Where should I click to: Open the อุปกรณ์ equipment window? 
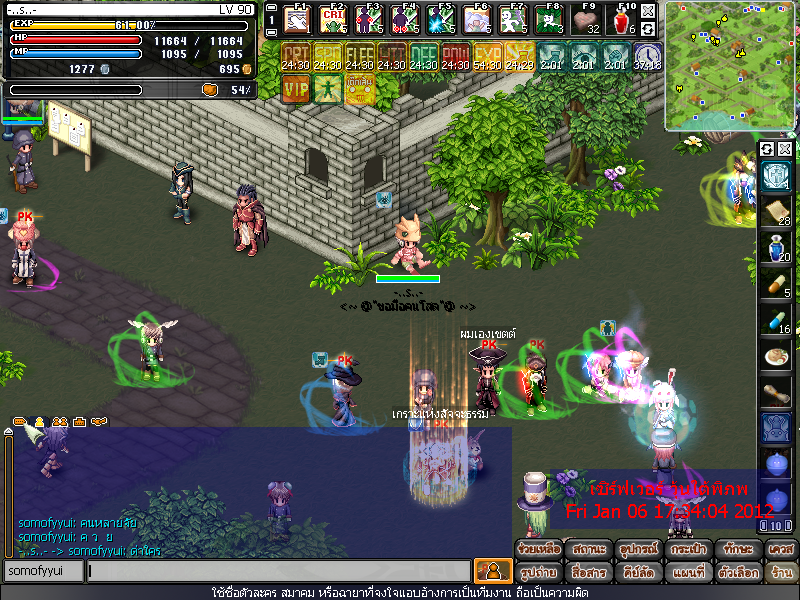click(x=638, y=551)
